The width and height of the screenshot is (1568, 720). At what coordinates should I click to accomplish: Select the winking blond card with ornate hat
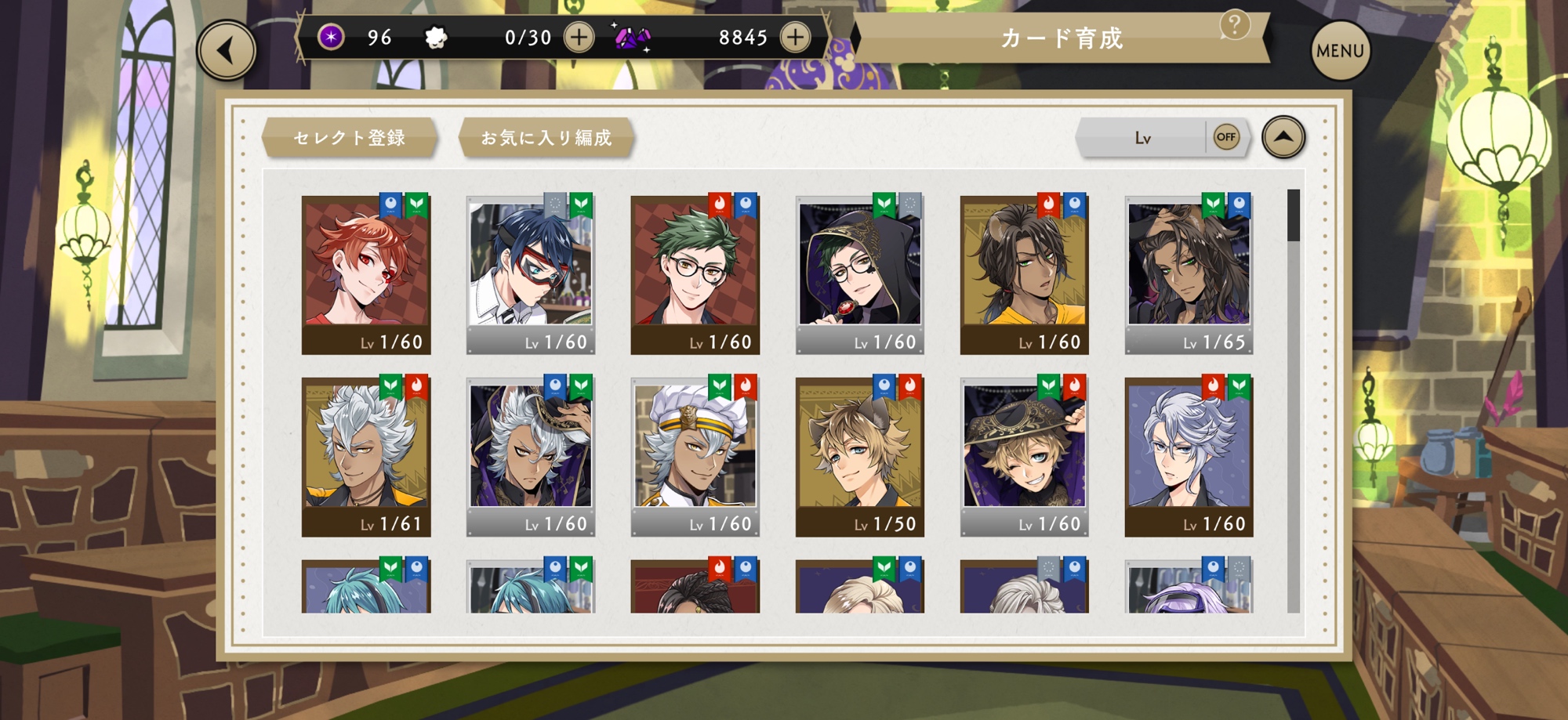(1025, 457)
